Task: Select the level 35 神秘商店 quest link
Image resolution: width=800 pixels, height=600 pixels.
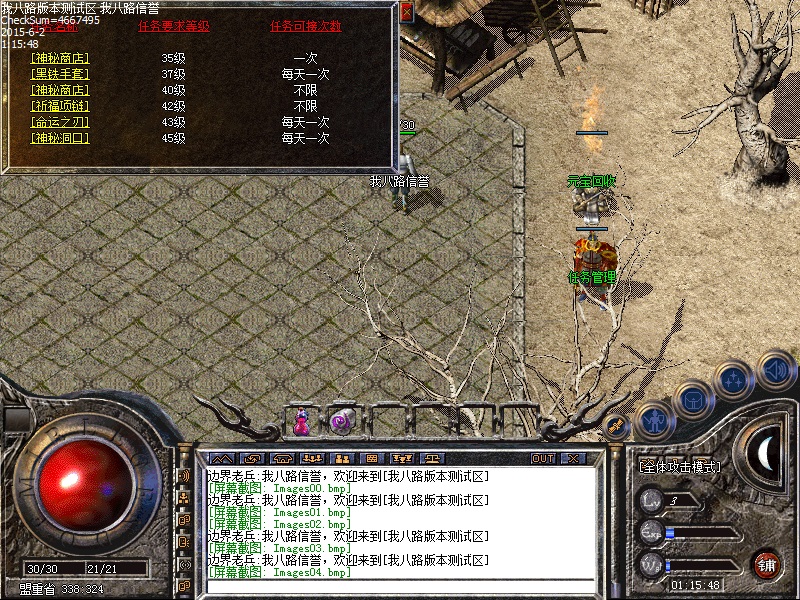Action: coord(60,58)
